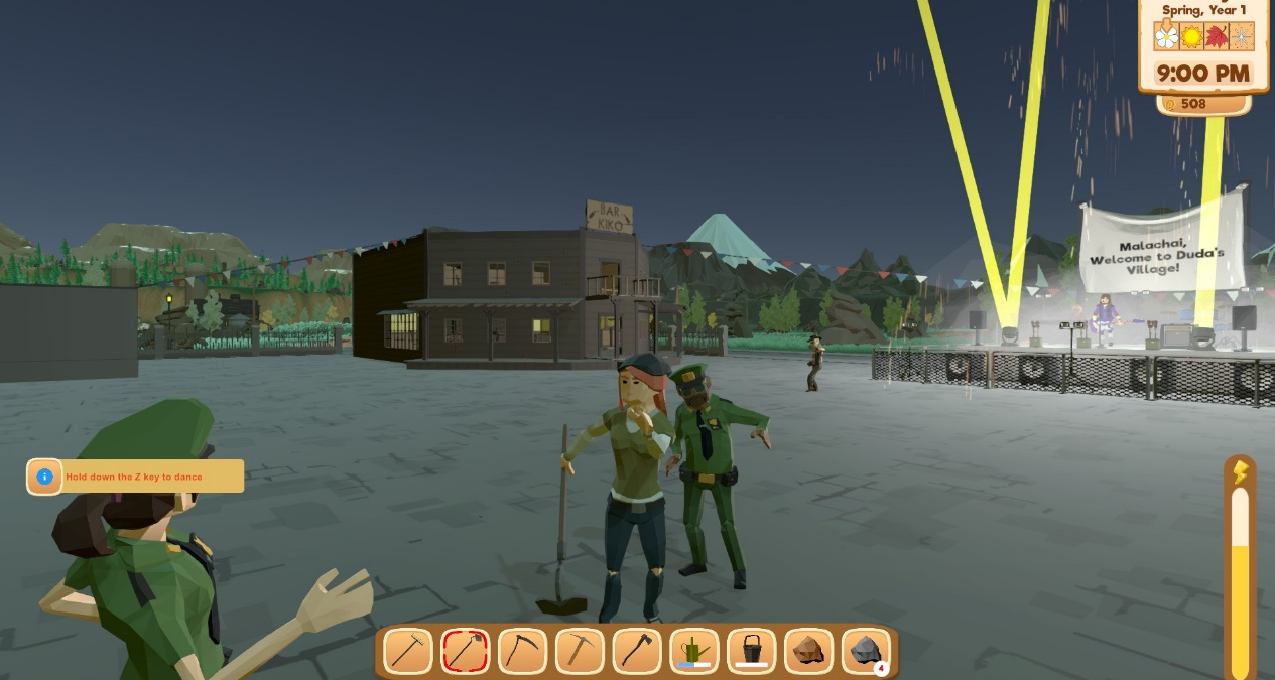Choose the brown rock item slot
This screenshot has width=1275, height=680.
pos(809,651)
